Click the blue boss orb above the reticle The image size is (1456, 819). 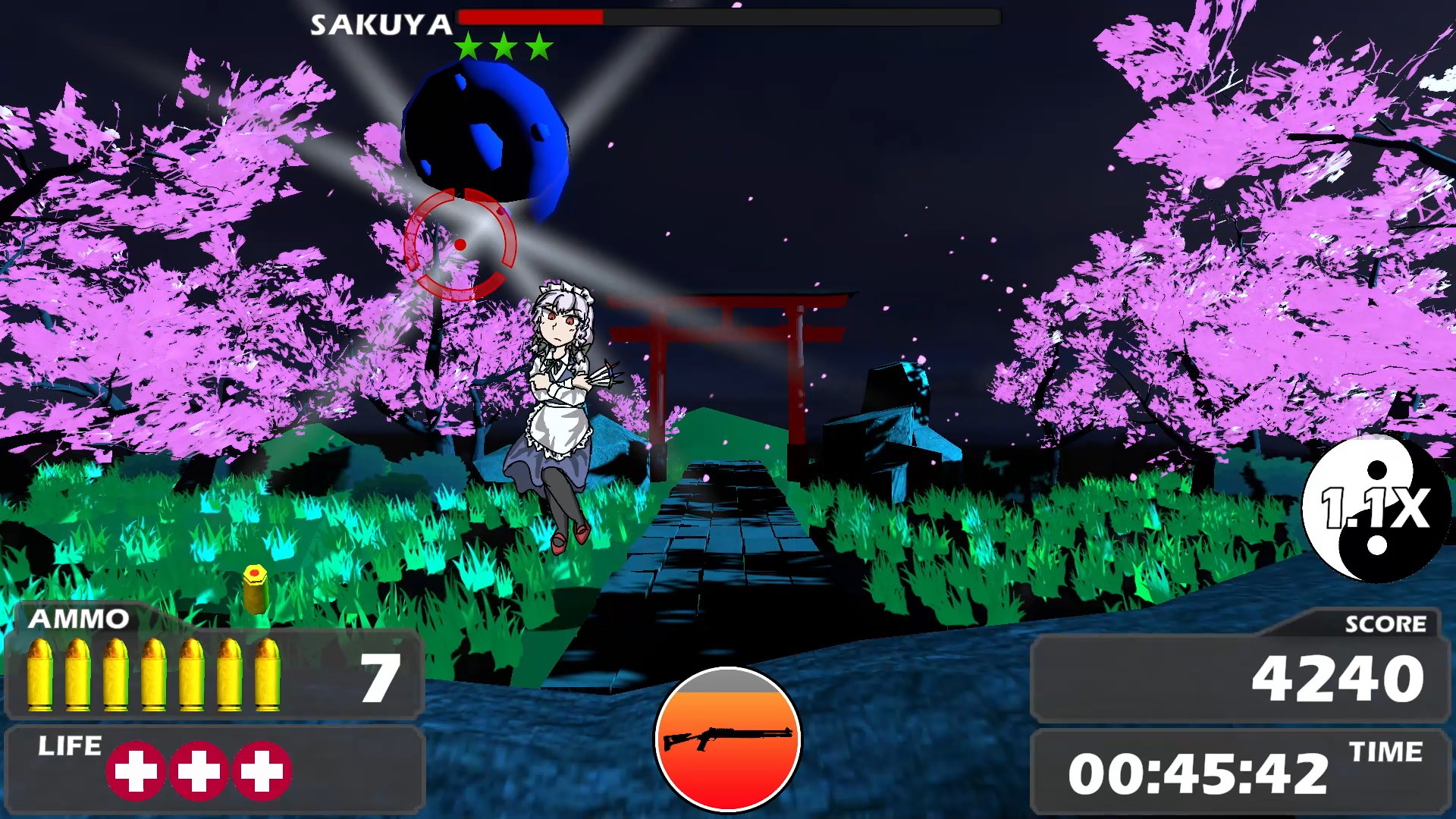[489, 129]
